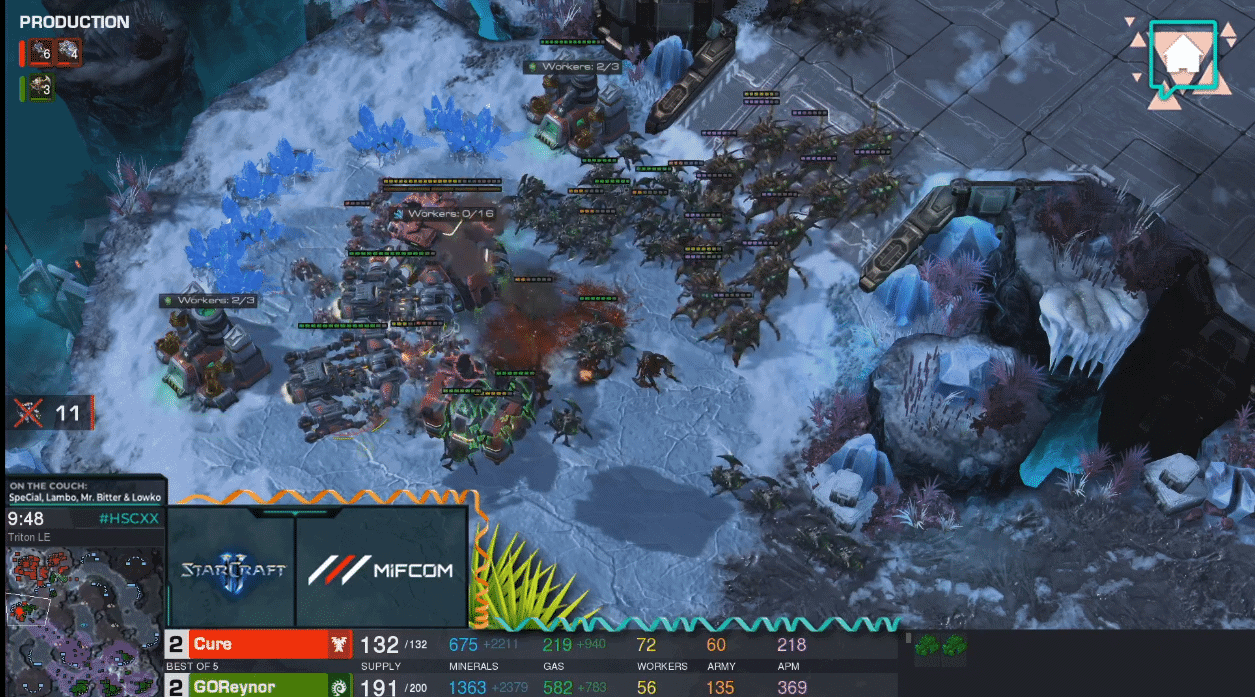Select the Zerg production icon showing 3
This screenshot has height=697, width=1255.
[x=41, y=88]
